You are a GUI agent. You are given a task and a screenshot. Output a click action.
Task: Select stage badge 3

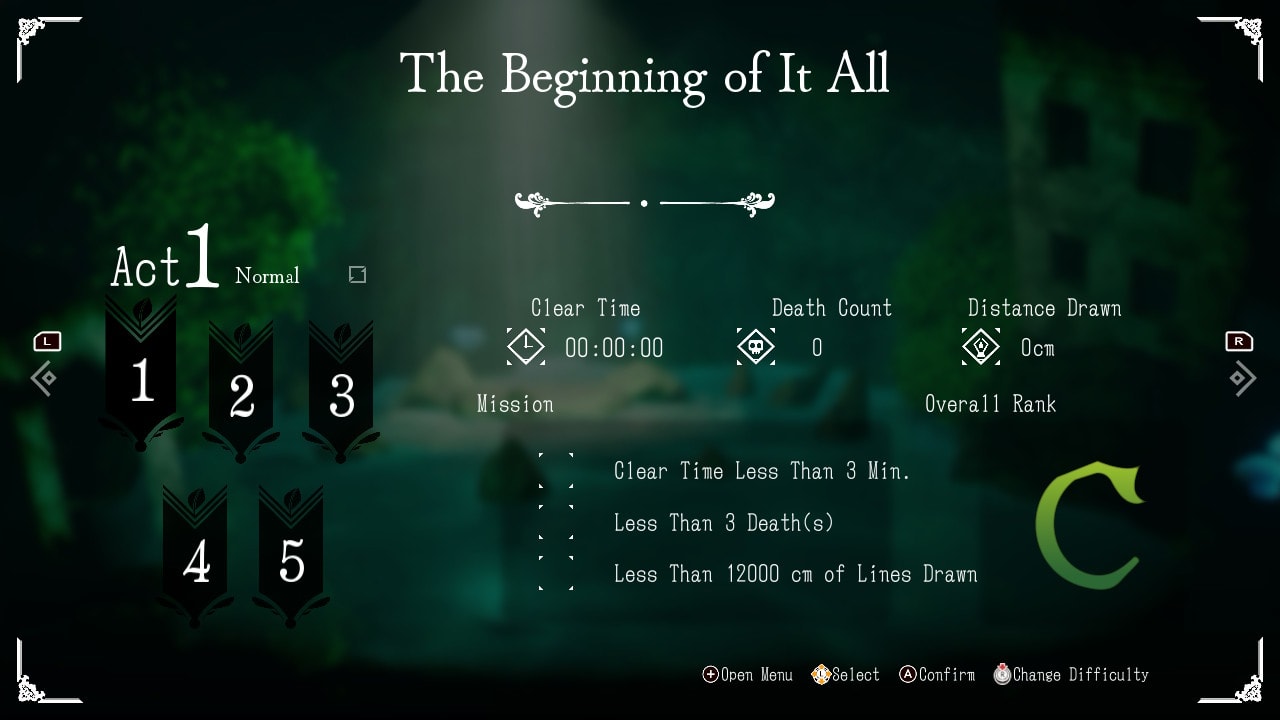click(x=340, y=395)
